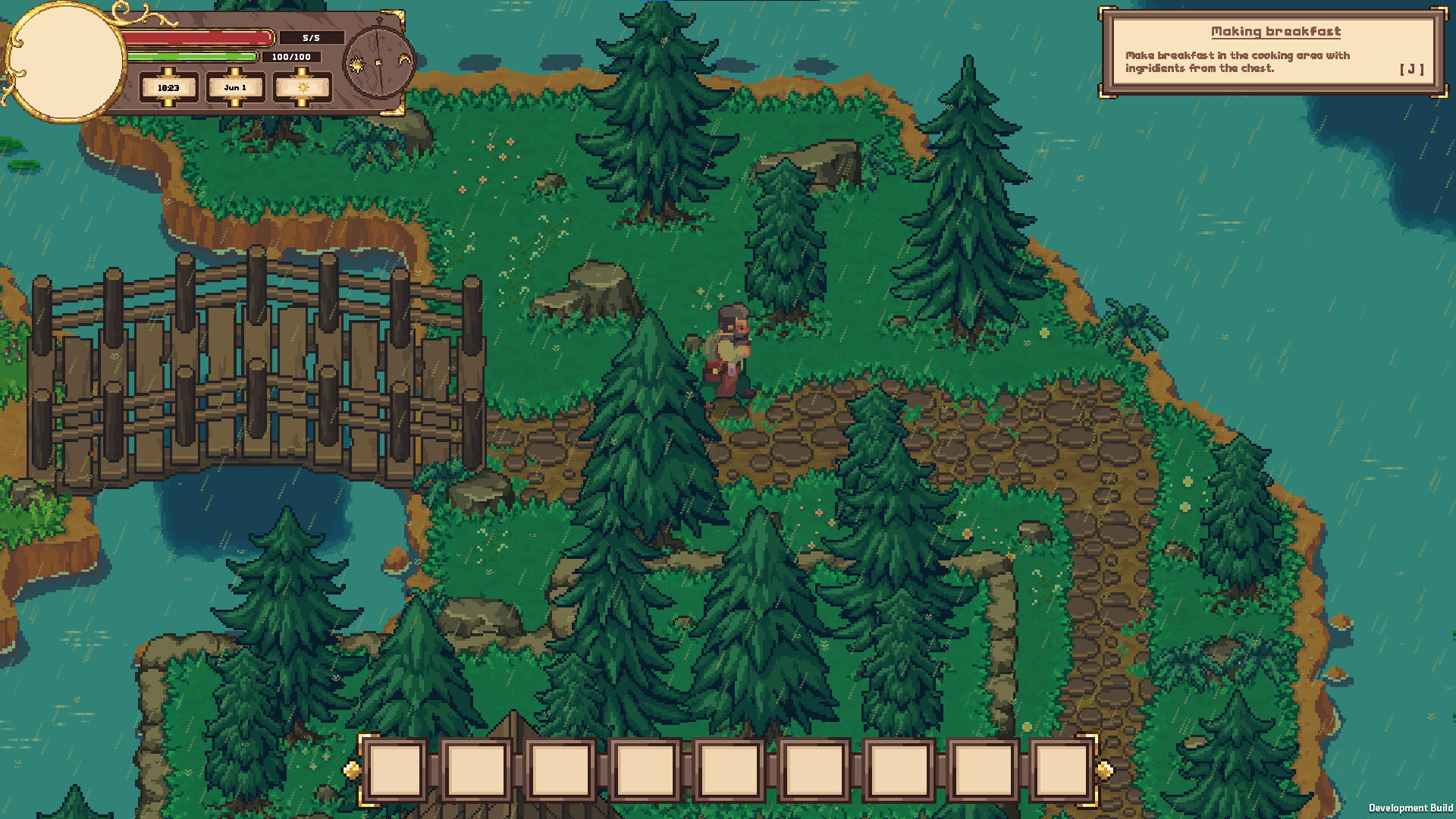Viewport: 1456px width, 819px height.
Task: Select the sun weather icon in the HUD
Action: (303, 88)
